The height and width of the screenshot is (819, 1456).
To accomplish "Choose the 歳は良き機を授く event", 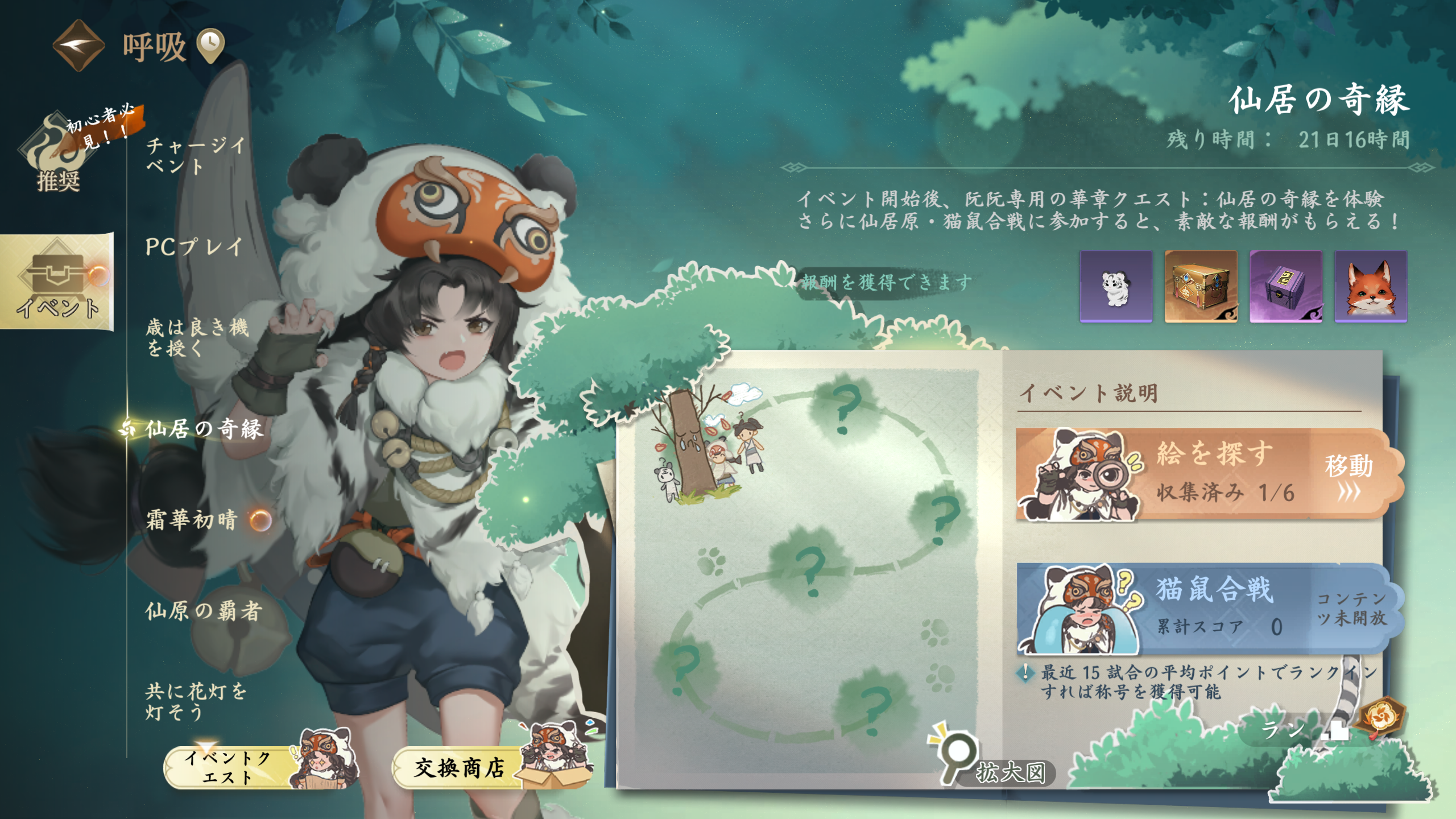I will tap(197, 337).
